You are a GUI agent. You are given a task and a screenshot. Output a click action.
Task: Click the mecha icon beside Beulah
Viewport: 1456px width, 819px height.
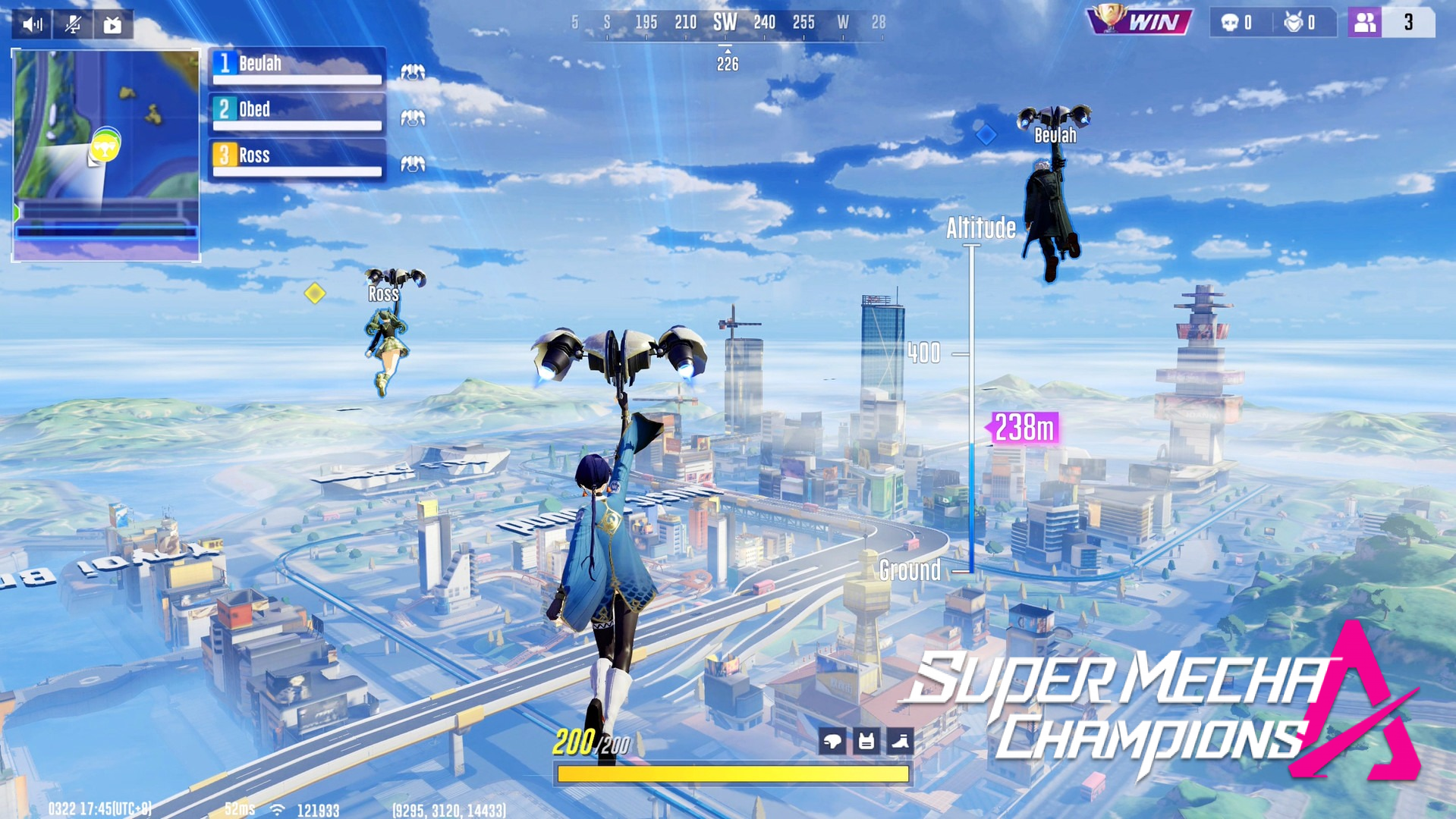(413, 72)
